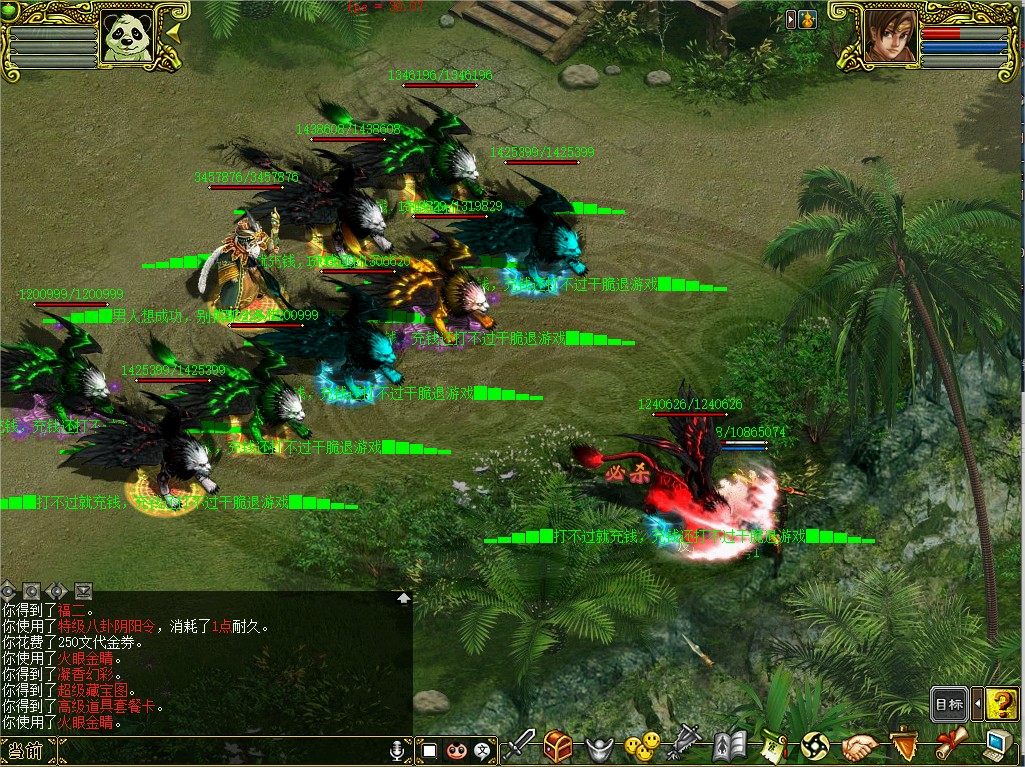The height and width of the screenshot is (767, 1025).
Task: Open the smiley faces friends panel
Action: click(x=641, y=745)
